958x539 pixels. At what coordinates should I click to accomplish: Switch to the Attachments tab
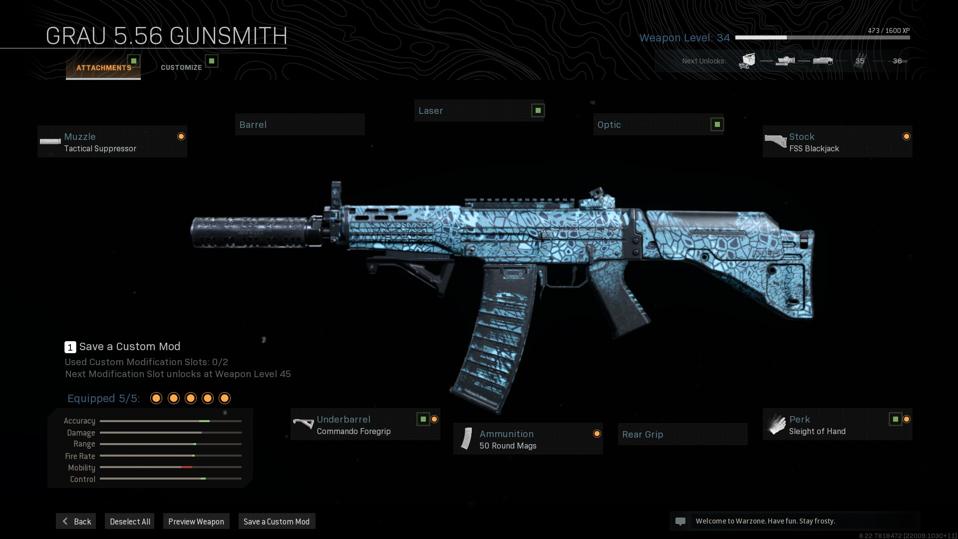[104, 68]
